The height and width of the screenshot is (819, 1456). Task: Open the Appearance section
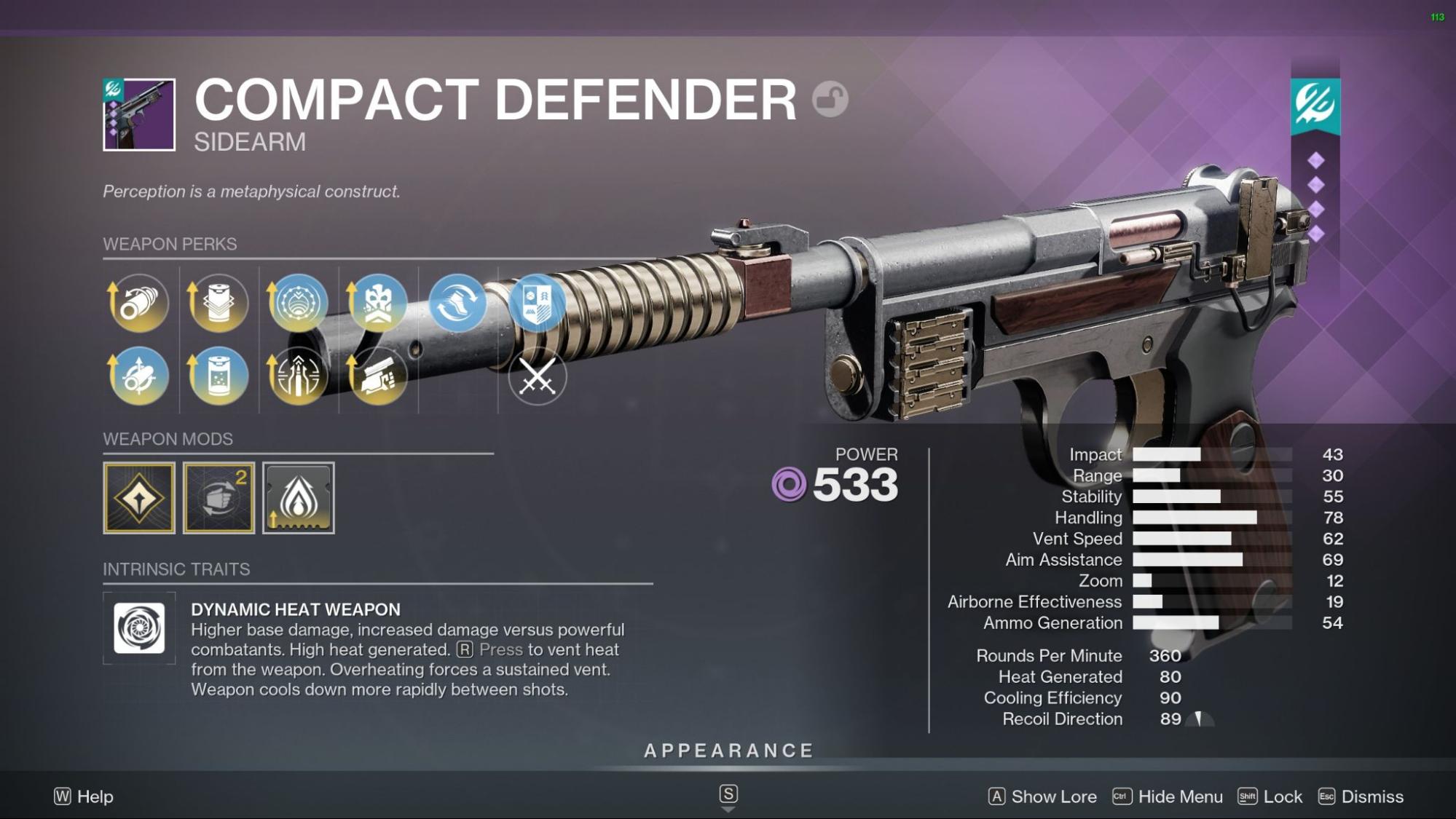(x=728, y=751)
